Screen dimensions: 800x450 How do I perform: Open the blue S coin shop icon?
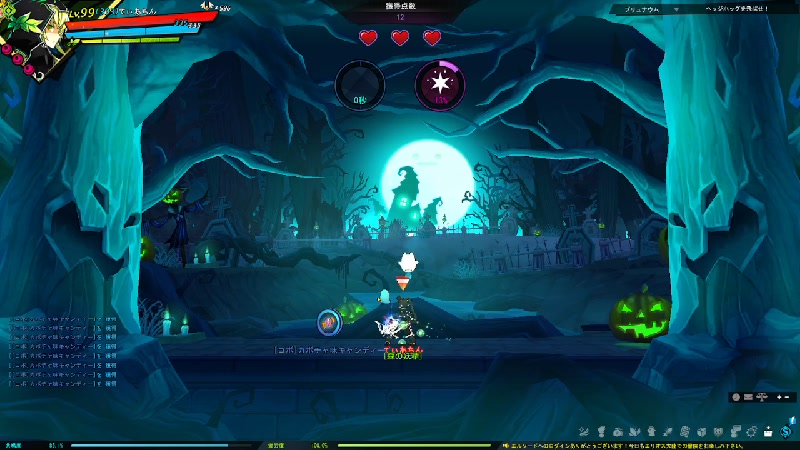pos(786,431)
